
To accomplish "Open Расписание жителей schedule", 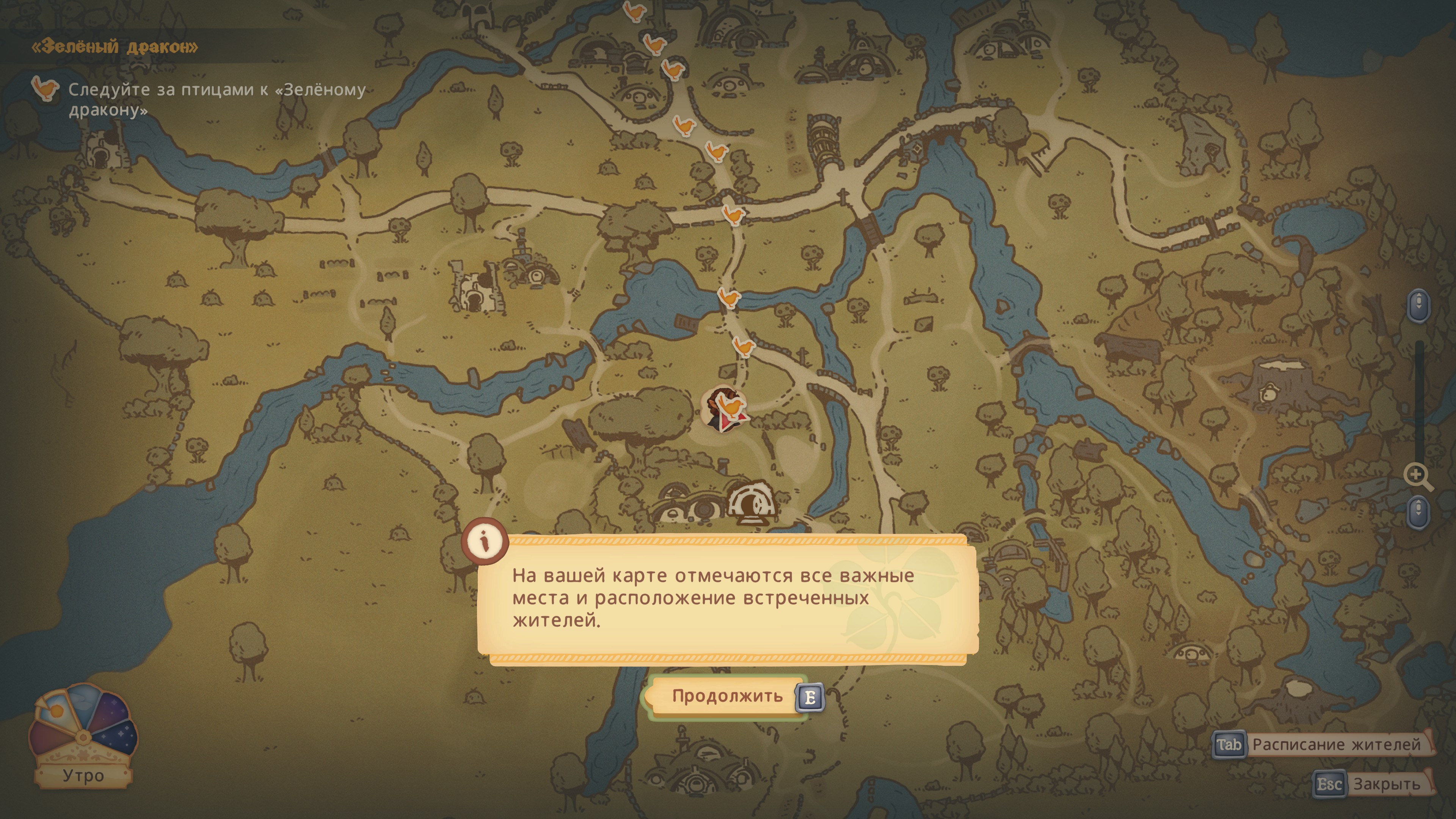I will (x=1323, y=744).
